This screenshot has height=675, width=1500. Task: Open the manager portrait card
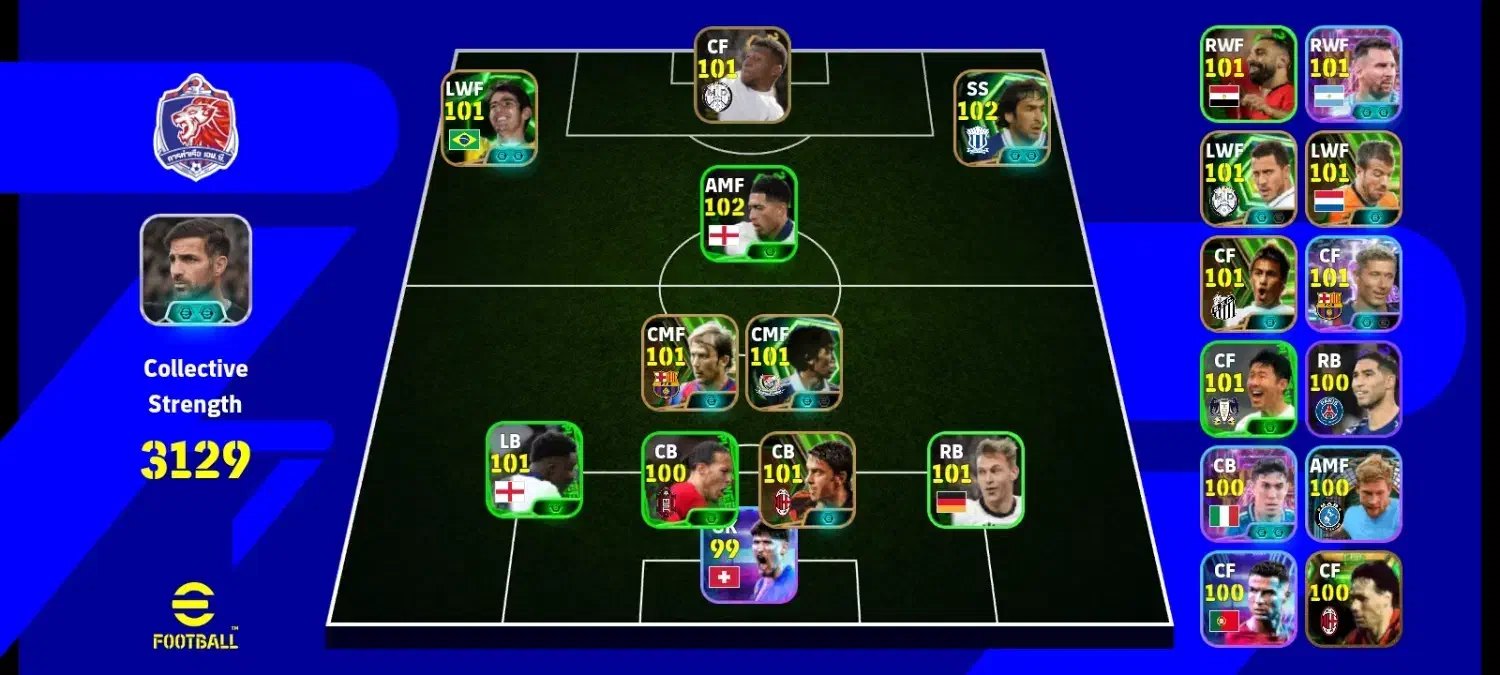pyautogui.click(x=196, y=270)
